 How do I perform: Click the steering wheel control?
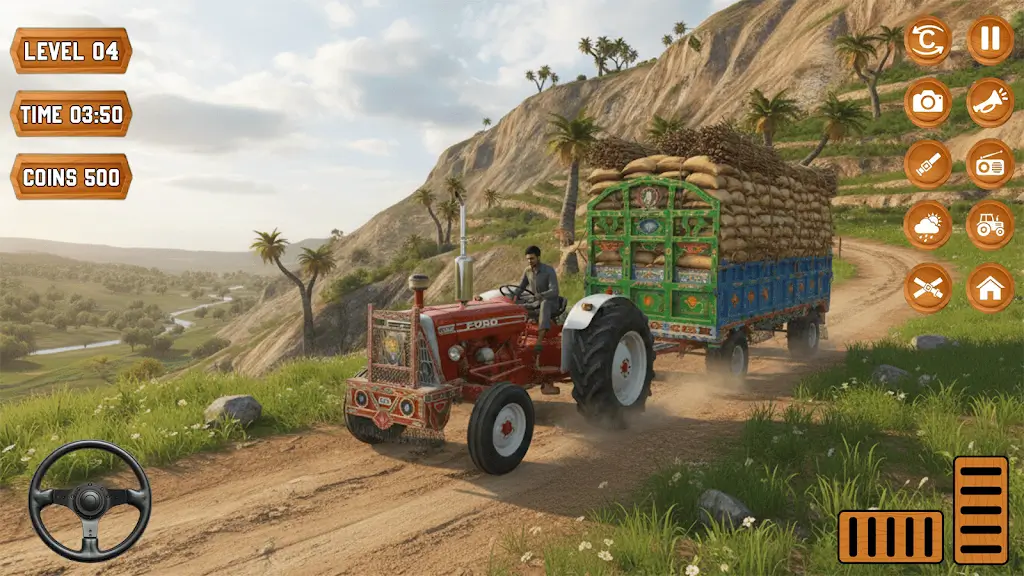(89, 500)
